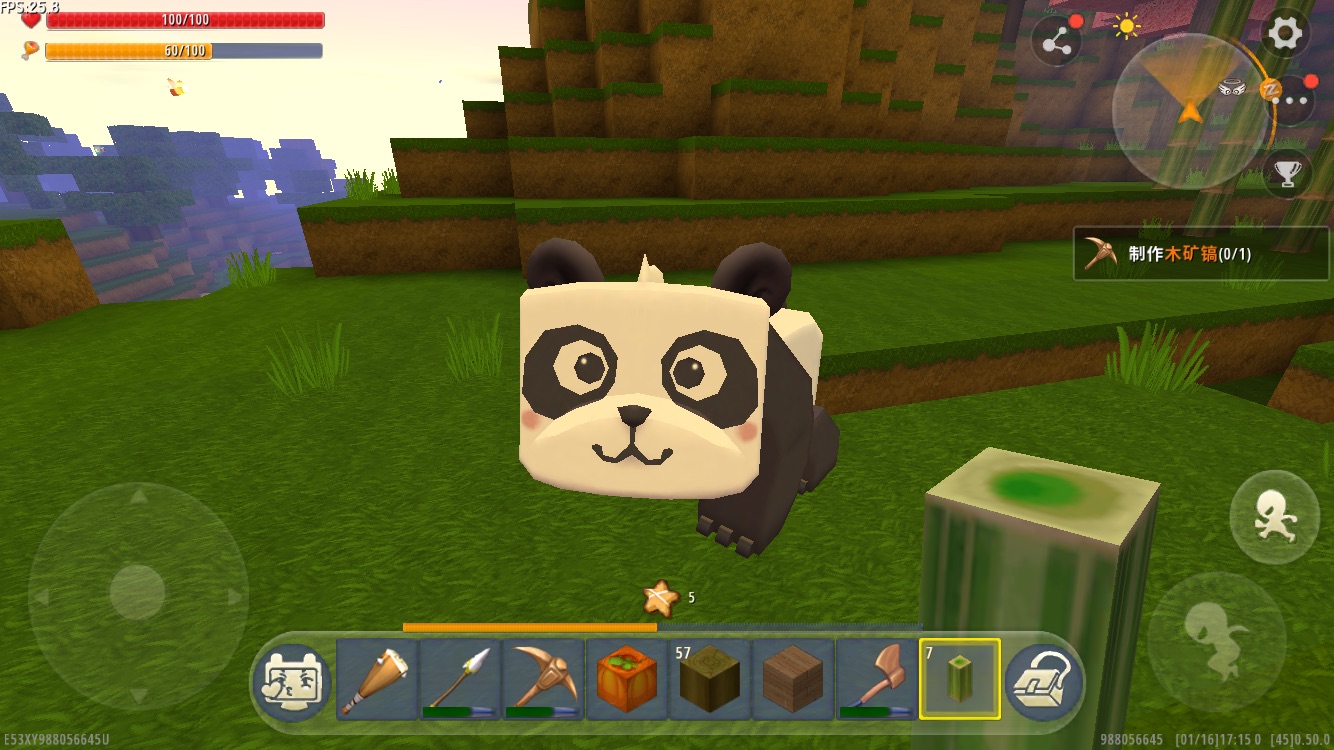This screenshot has height=750, width=1334.
Task: Select the wooden club hotbar slot
Action: click(377, 680)
